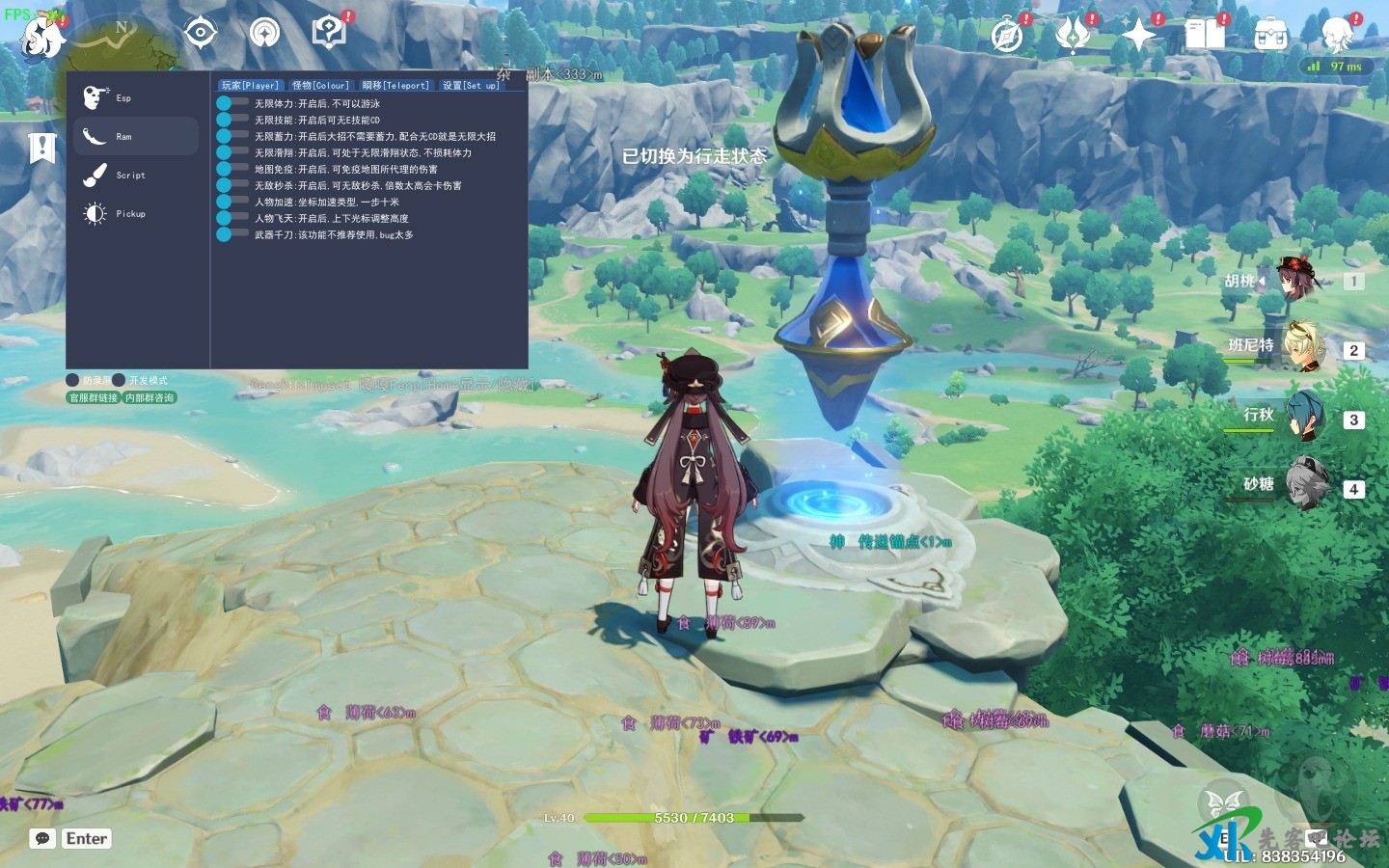Screen dimensions: 1389x868
Task: Switch to party member 班尼特
Action: click(1304, 349)
